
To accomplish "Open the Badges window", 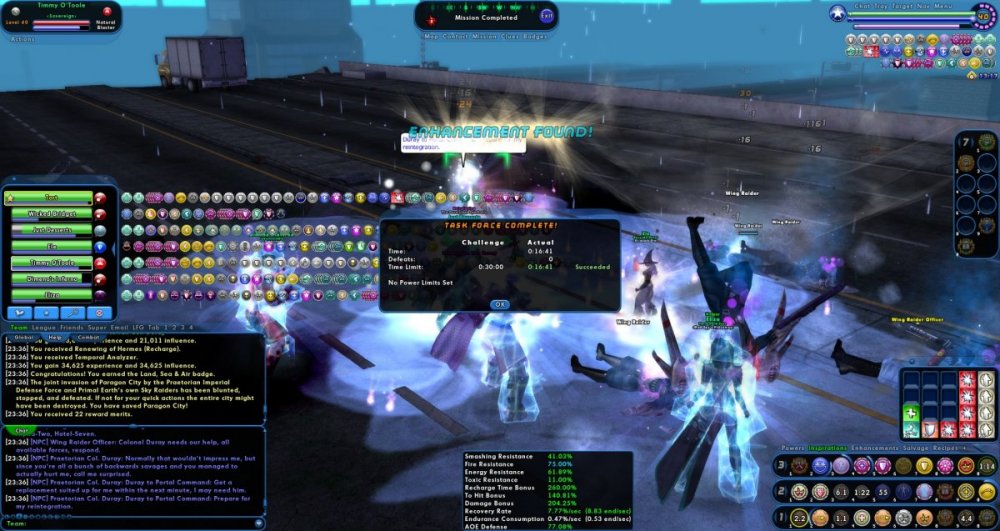I will click(537, 37).
